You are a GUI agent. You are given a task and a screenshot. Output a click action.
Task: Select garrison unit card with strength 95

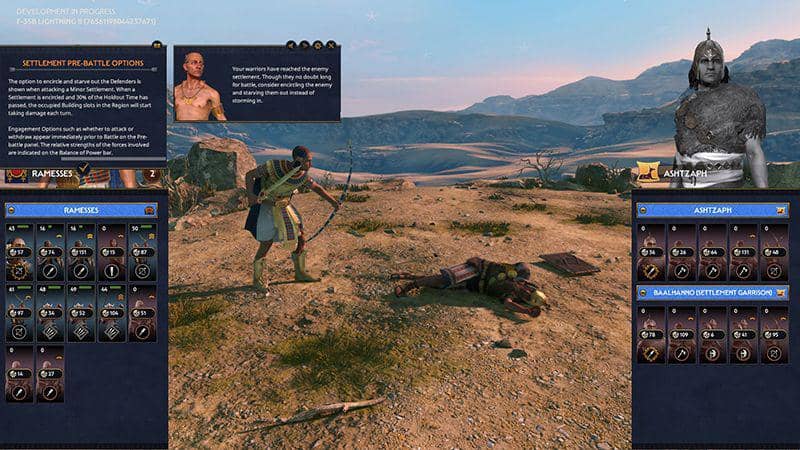(773, 333)
